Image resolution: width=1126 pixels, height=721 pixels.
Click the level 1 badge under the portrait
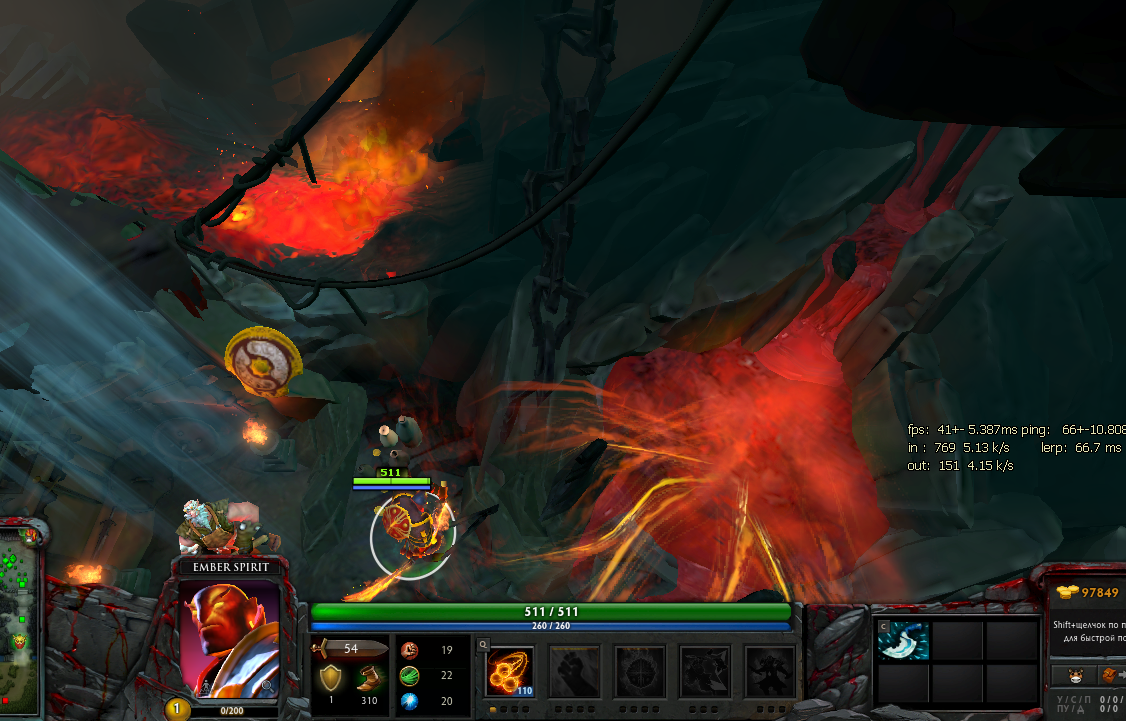tap(176, 709)
